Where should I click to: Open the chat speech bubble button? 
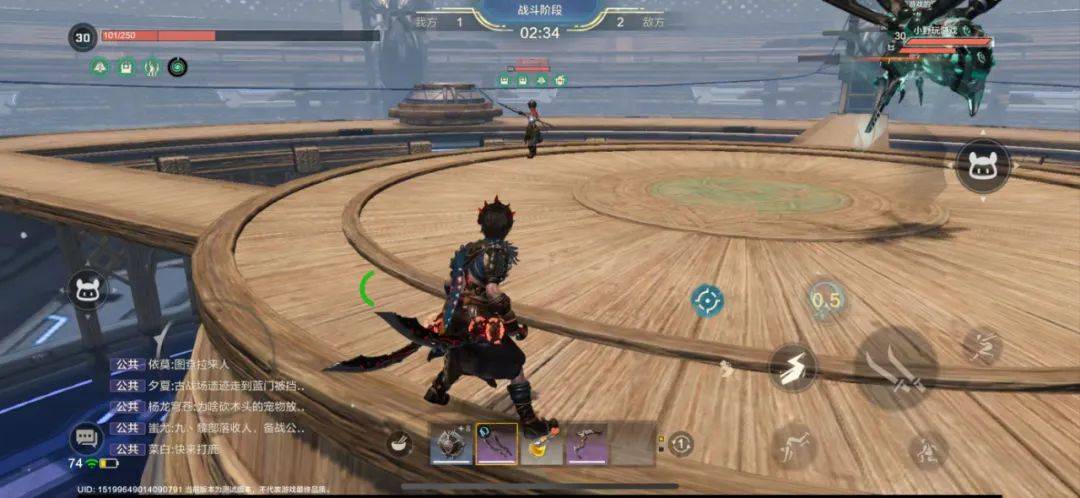[x=86, y=438]
